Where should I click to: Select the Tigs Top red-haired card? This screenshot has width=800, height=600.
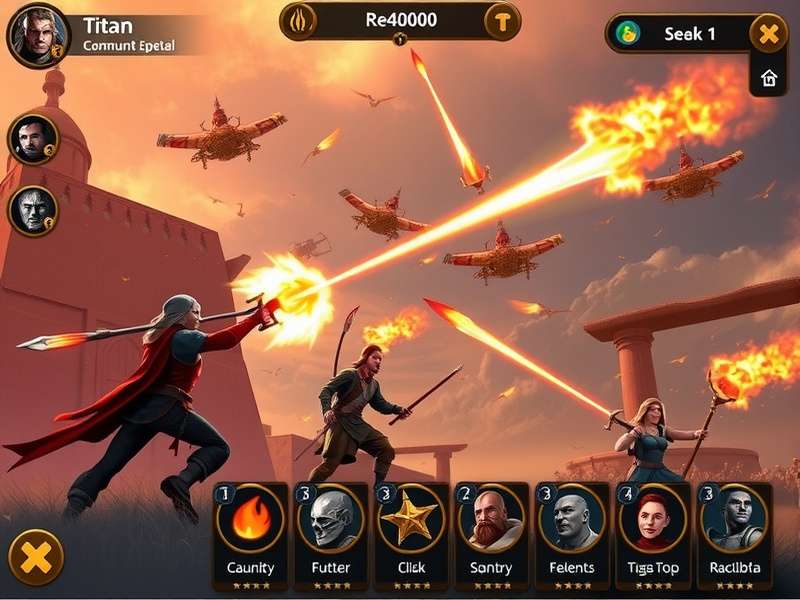(x=652, y=532)
